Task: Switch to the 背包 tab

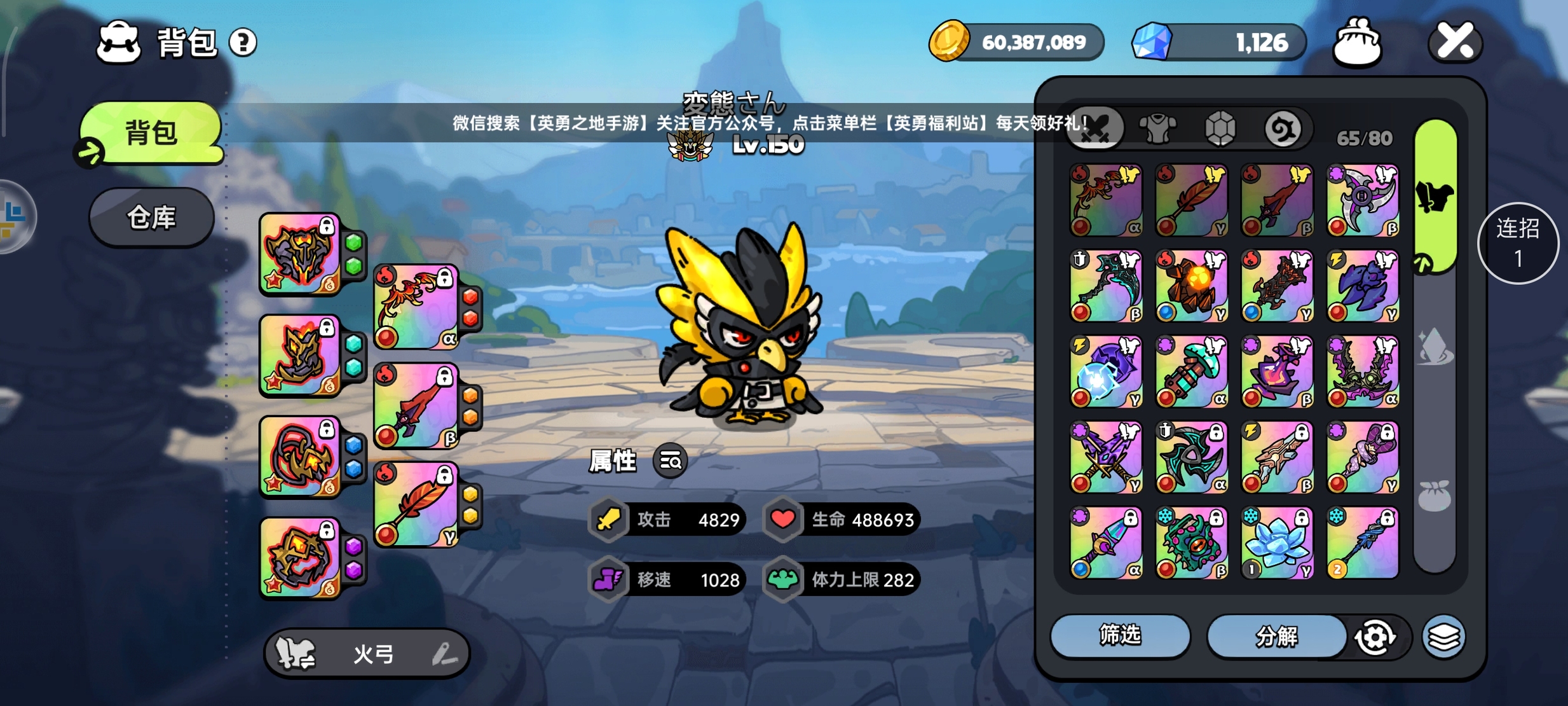Action: click(151, 134)
